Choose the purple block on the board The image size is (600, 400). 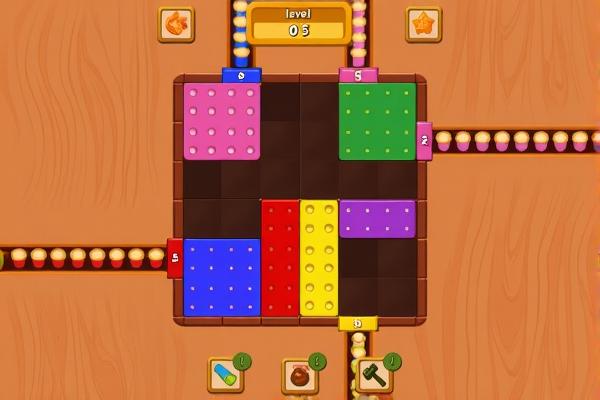pyautogui.click(x=377, y=218)
